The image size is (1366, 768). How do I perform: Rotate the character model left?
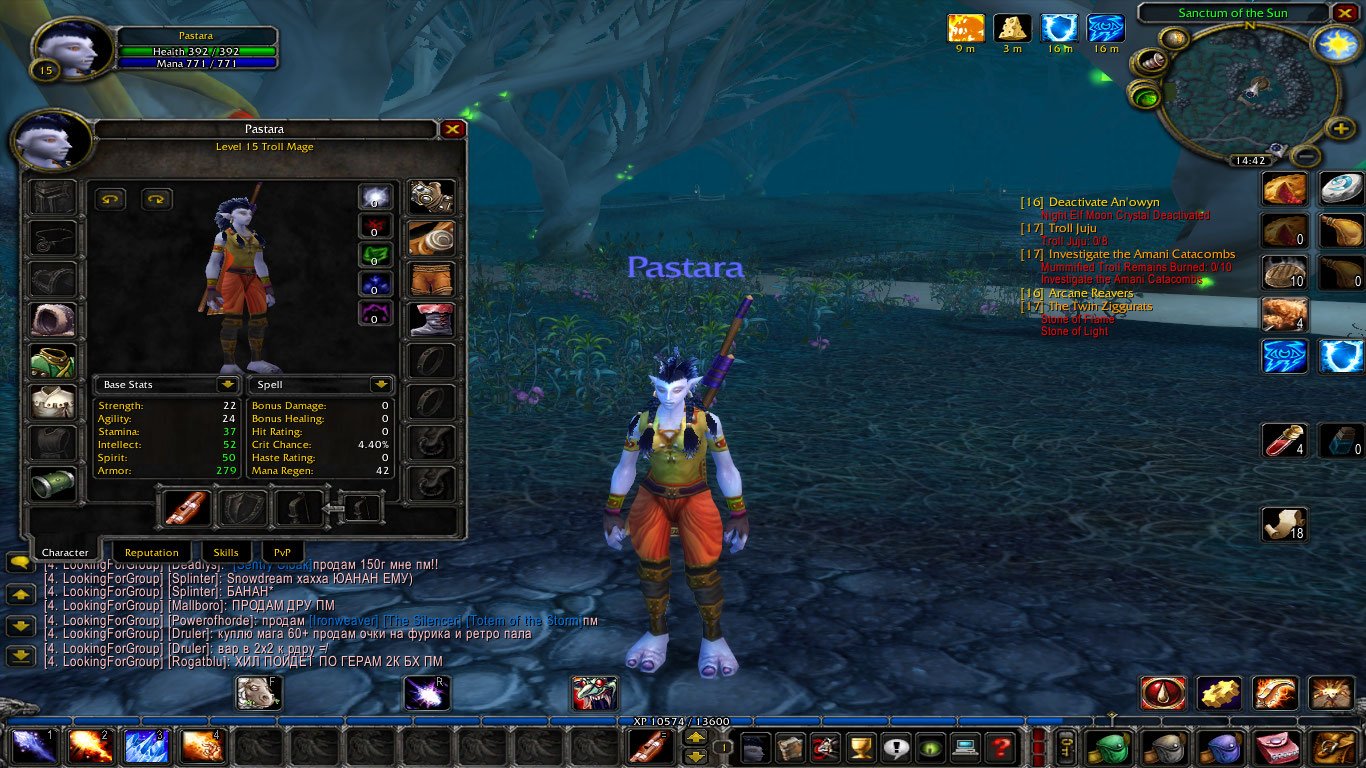pos(110,199)
